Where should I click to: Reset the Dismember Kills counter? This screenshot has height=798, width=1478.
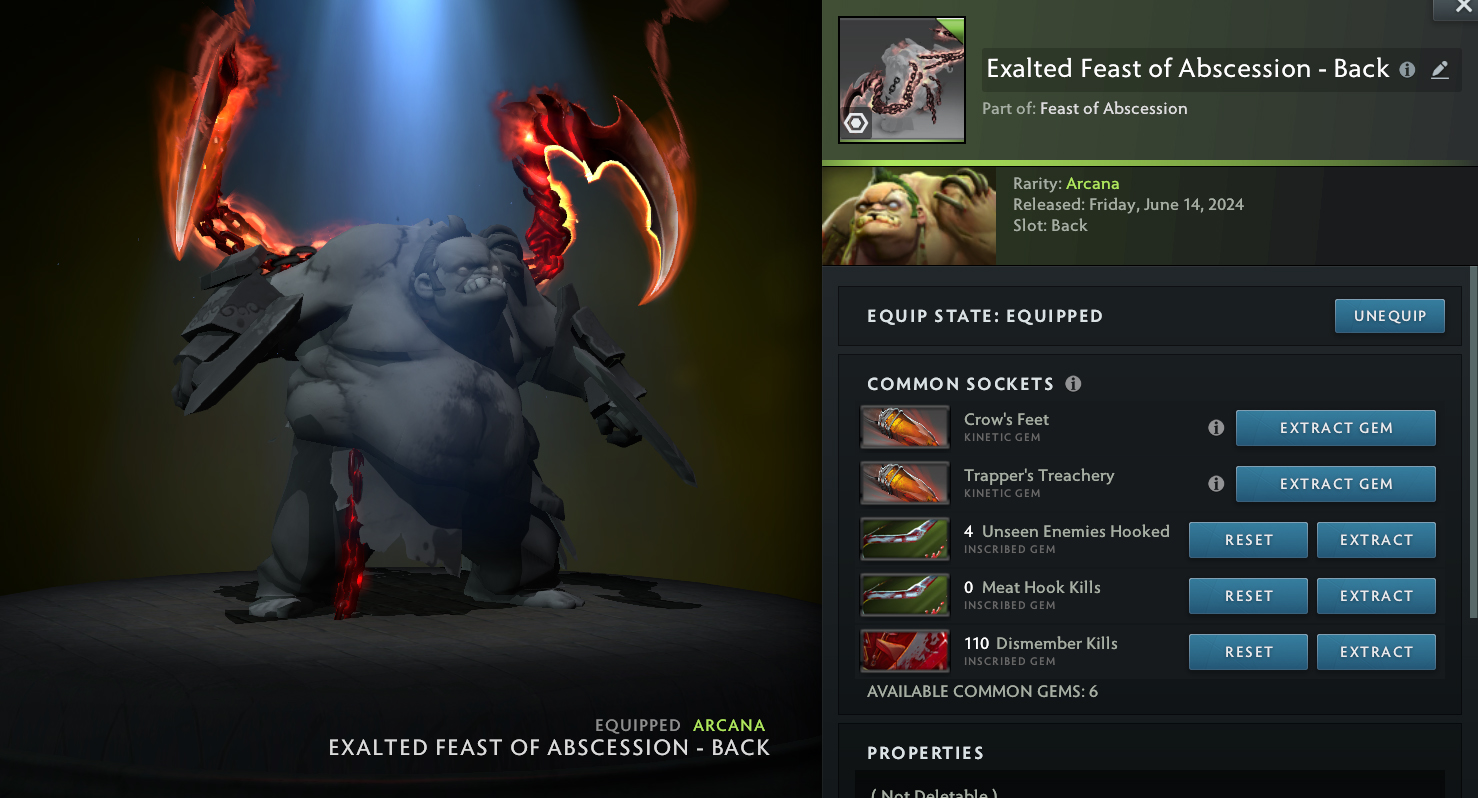tap(1248, 652)
